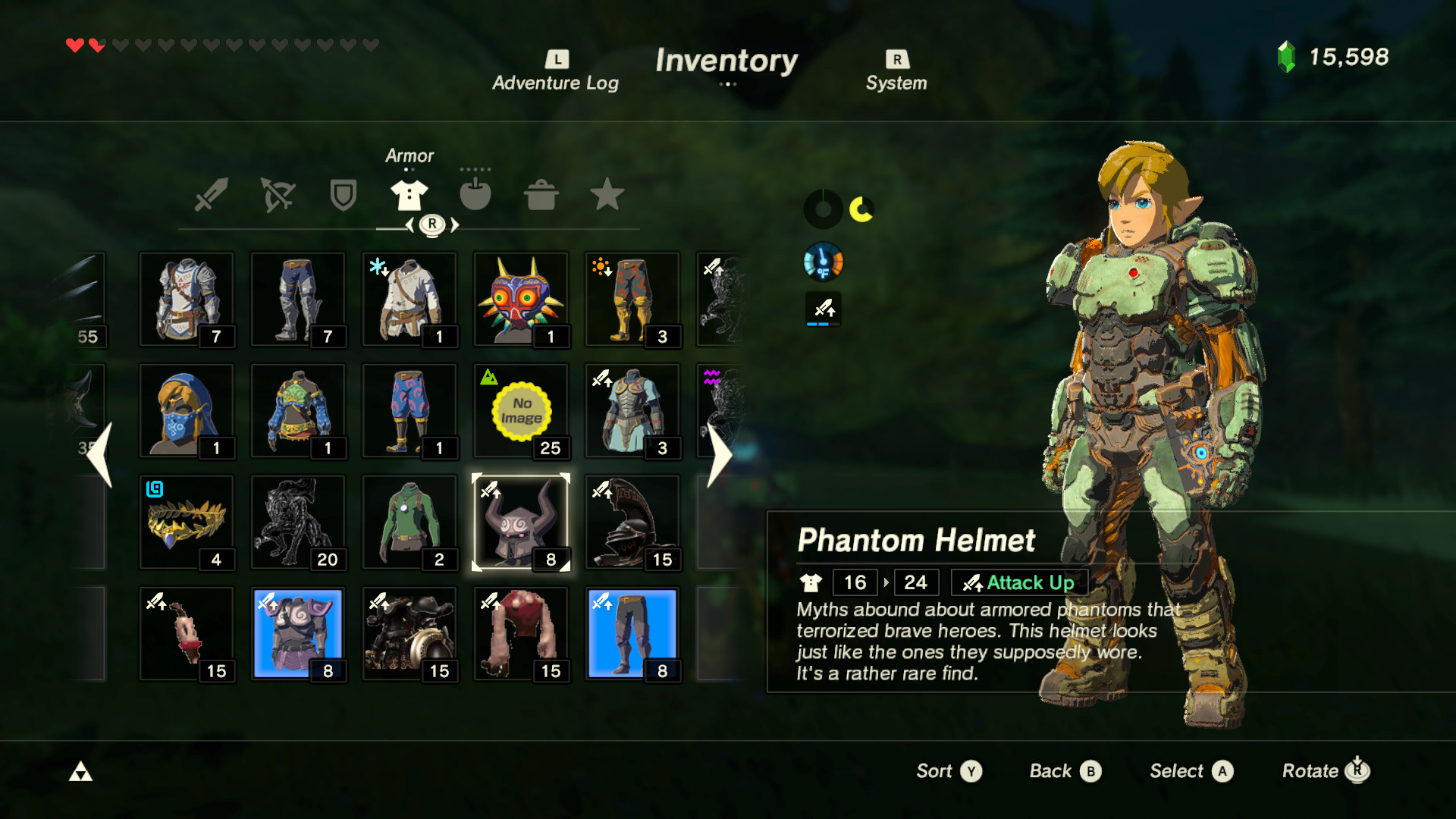
Task: Select the Majora's Mask item thumbnail
Action: pos(521,298)
